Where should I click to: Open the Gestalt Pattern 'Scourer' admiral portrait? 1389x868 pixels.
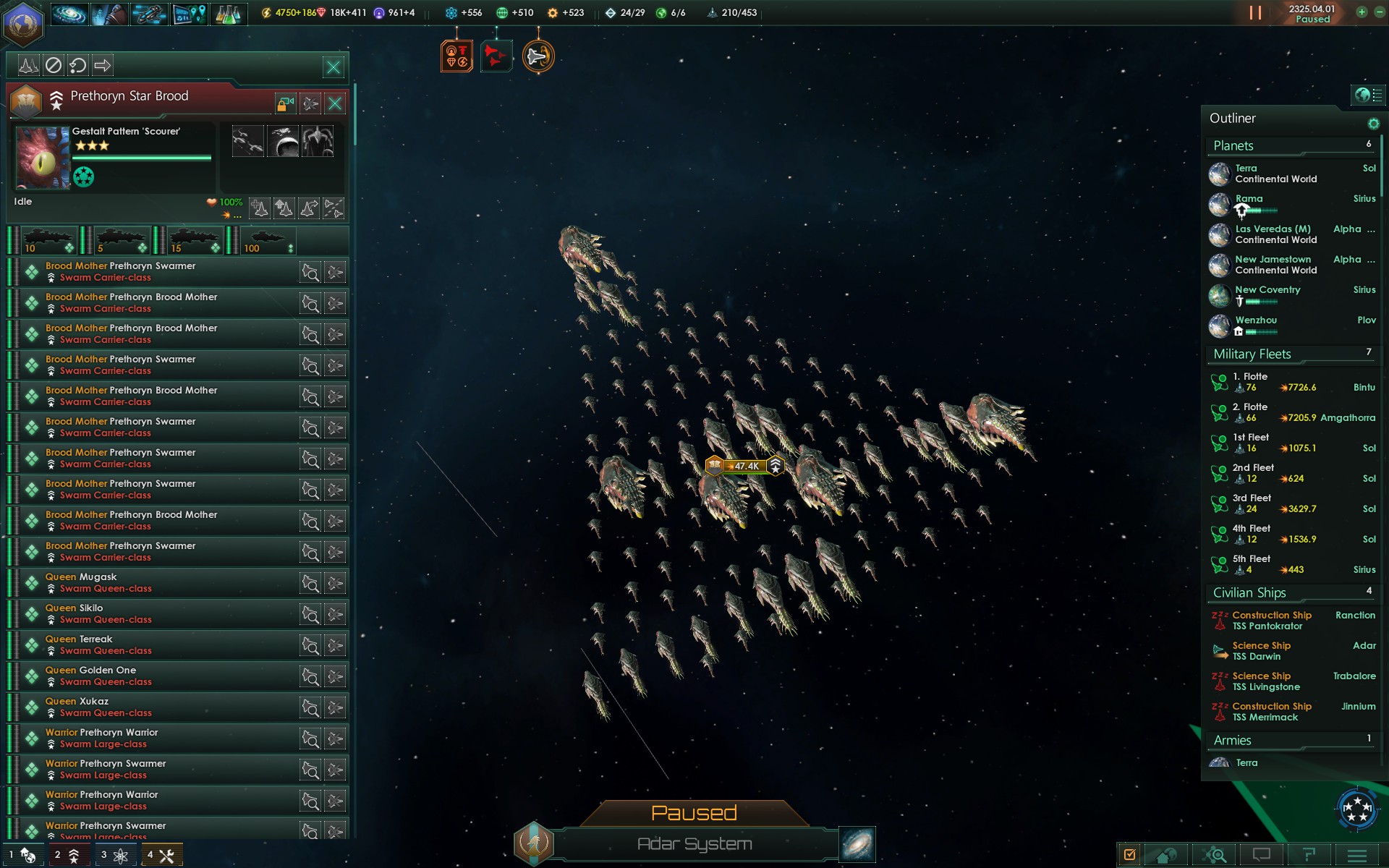[x=43, y=158]
